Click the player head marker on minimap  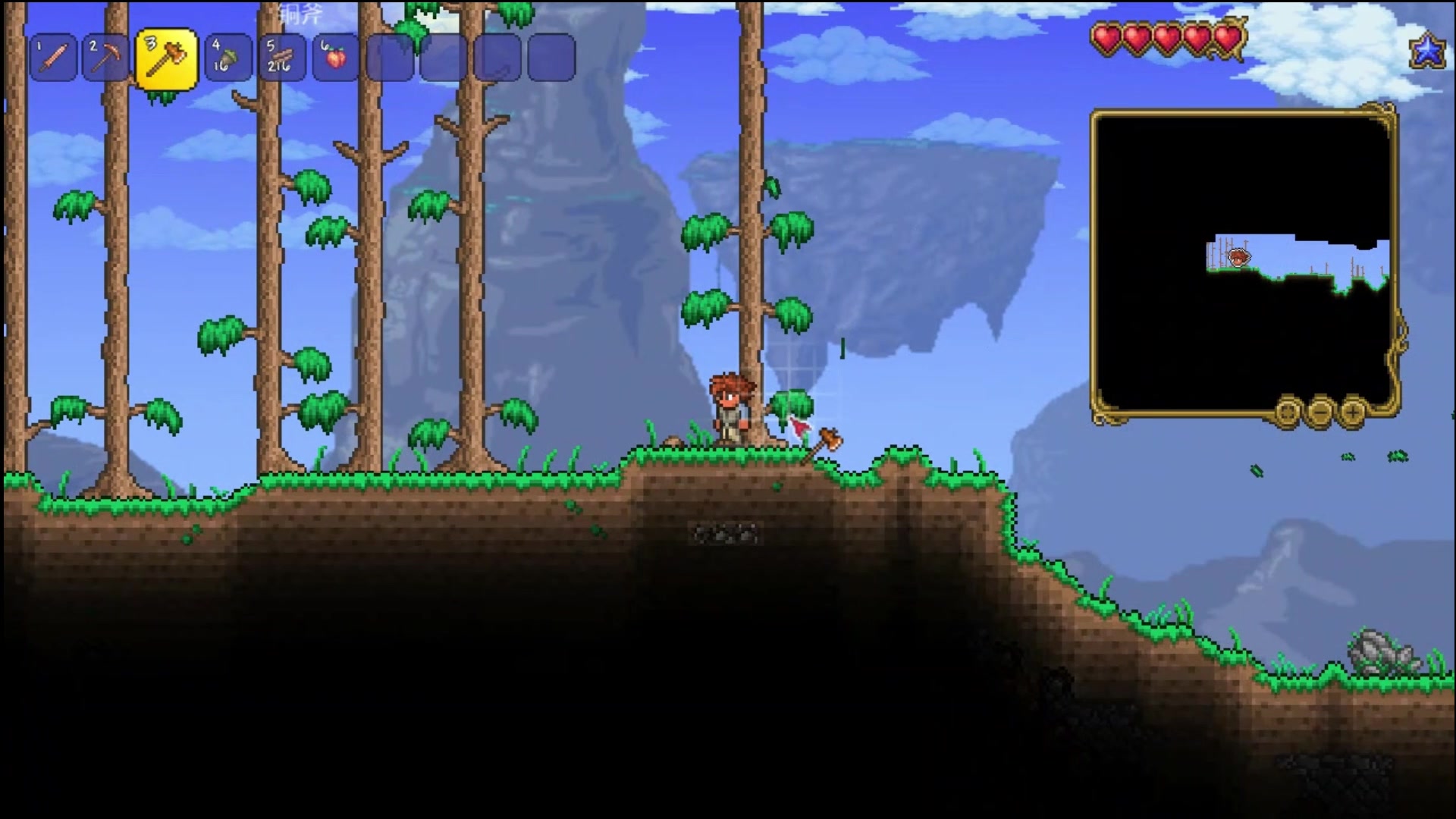(x=1238, y=258)
